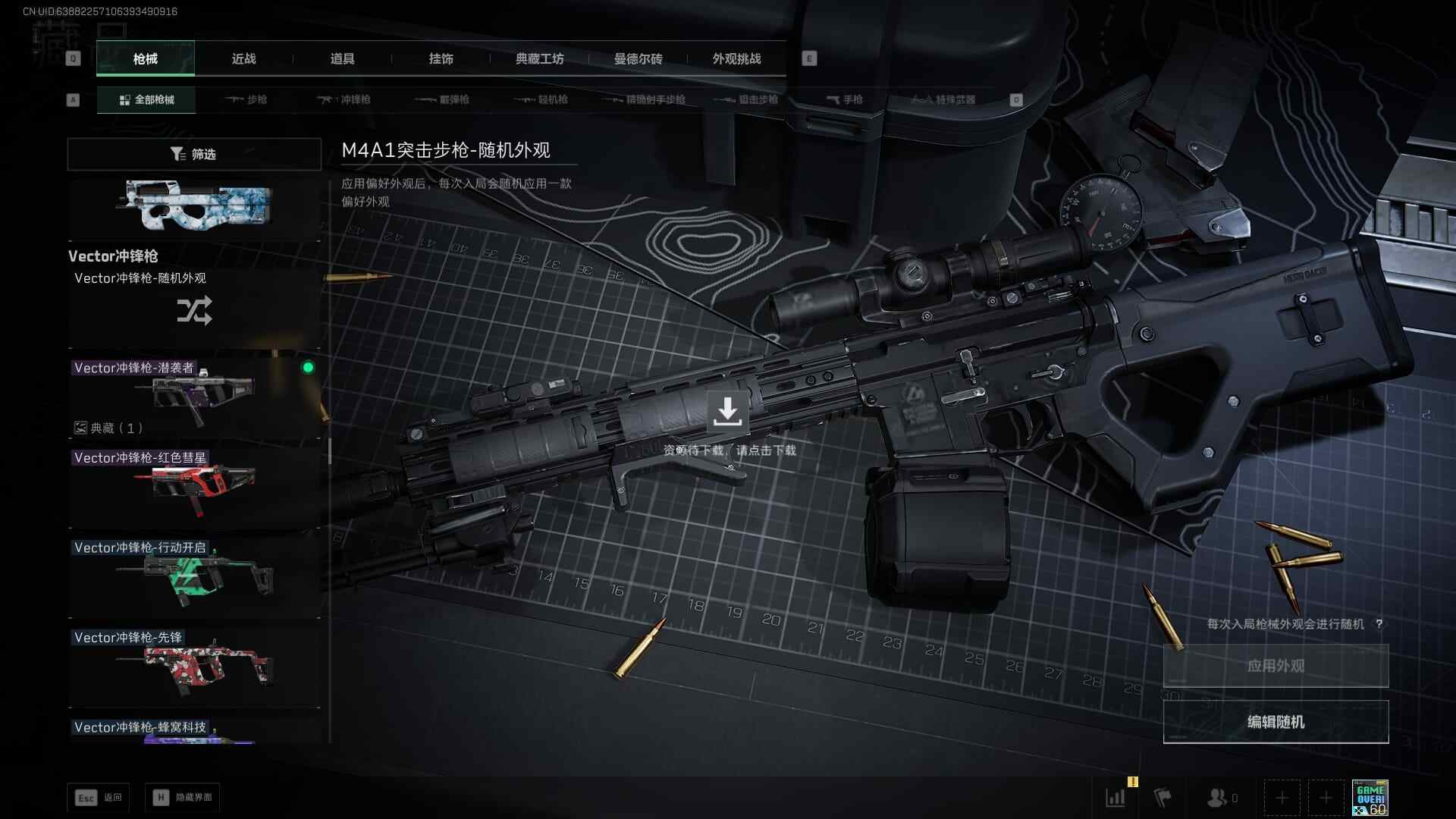Open 编辑随机 edit random settings
This screenshot has height=819, width=1456.
click(x=1276, y=722)
